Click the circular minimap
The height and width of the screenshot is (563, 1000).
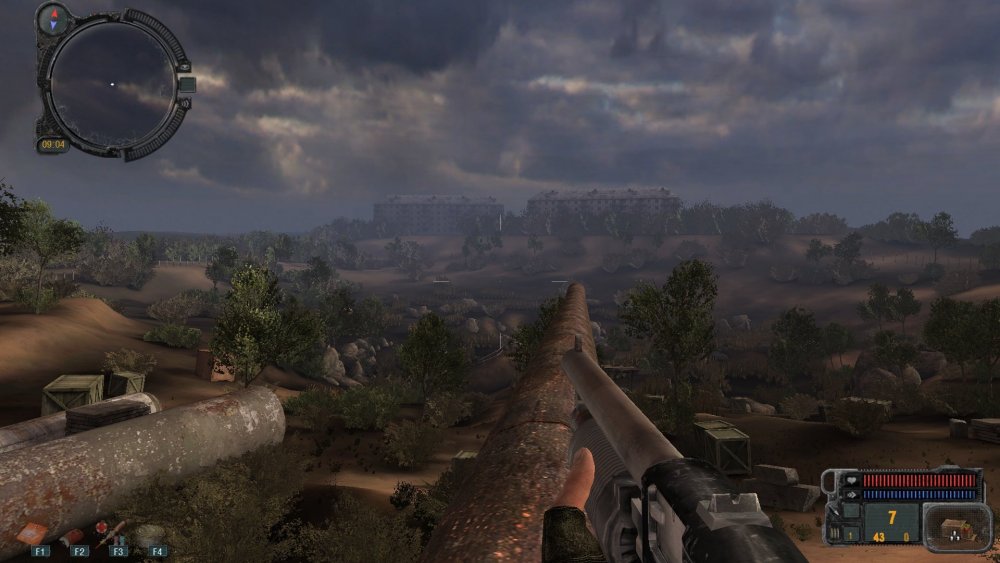(112, 83)
